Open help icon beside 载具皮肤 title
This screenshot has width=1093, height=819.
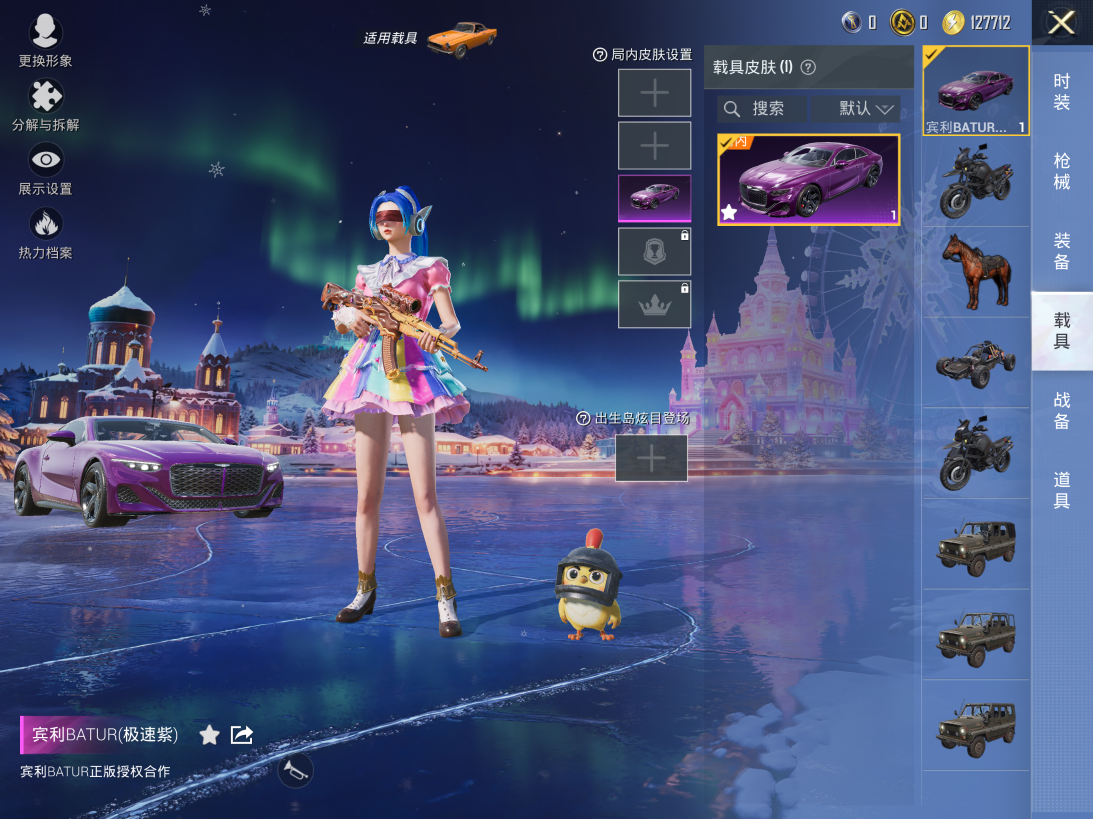point(809,68)
